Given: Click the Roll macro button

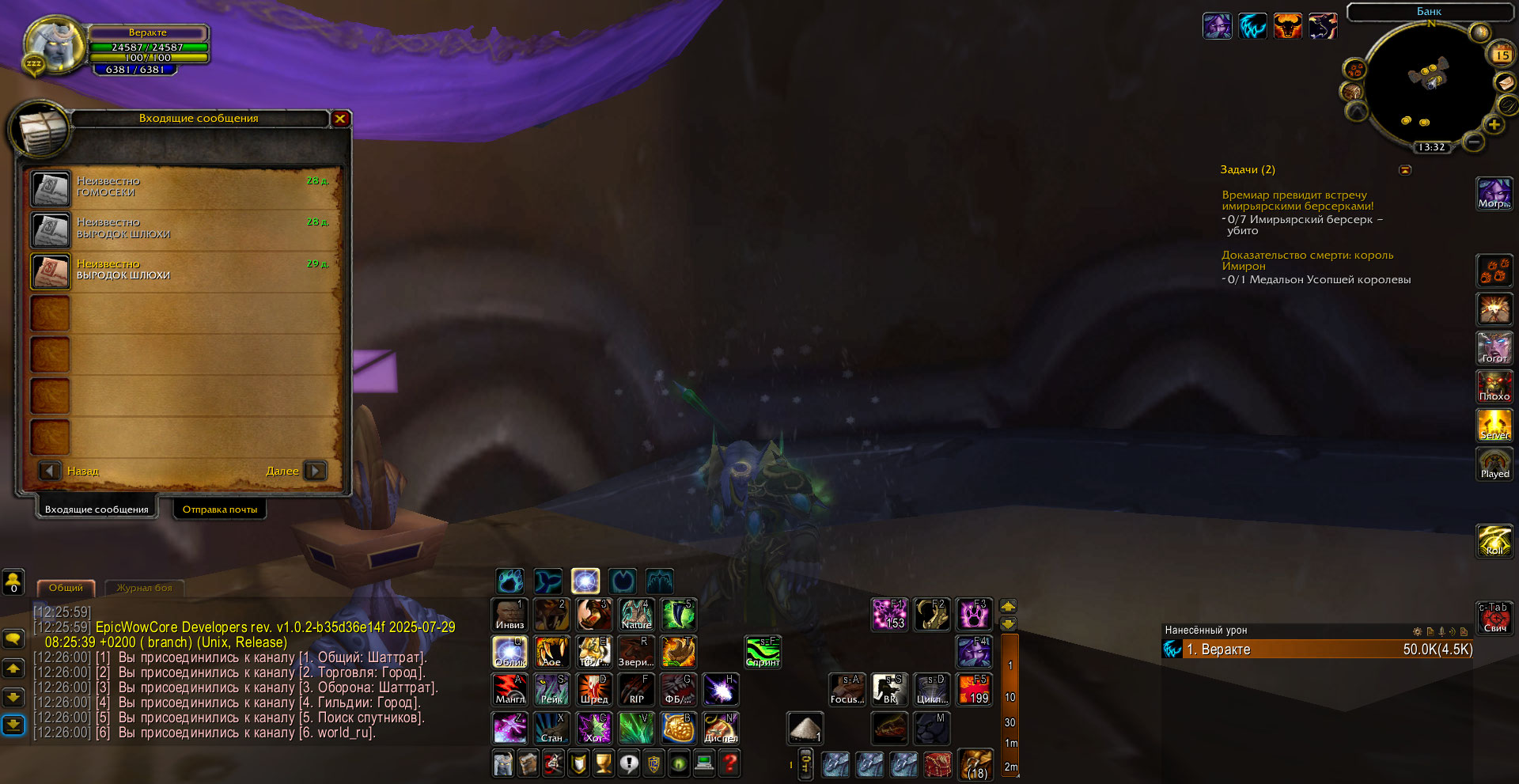Looking at the screenshot, I should coord(1494,541).
